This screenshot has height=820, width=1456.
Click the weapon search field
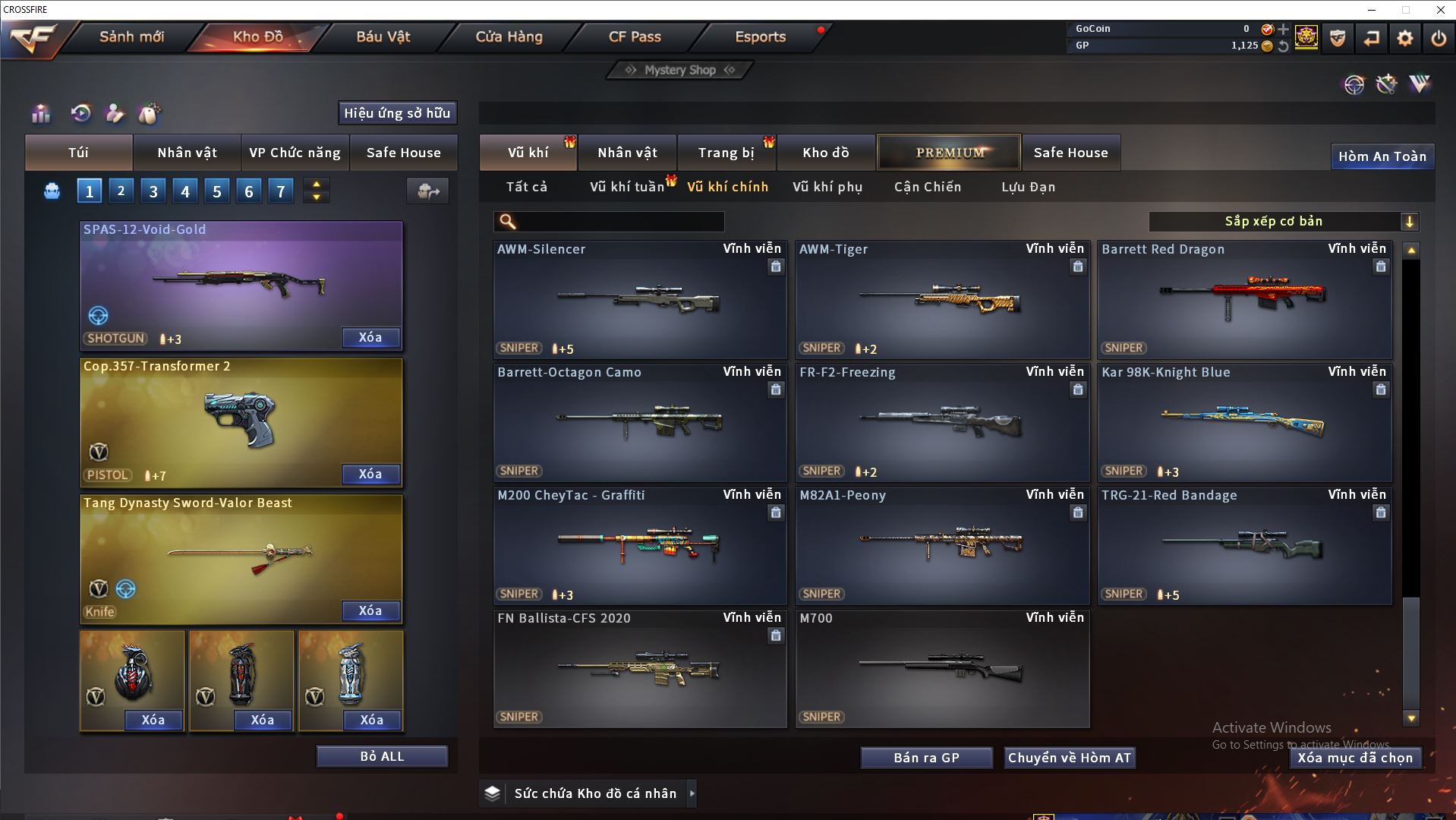tap(619, 222)
